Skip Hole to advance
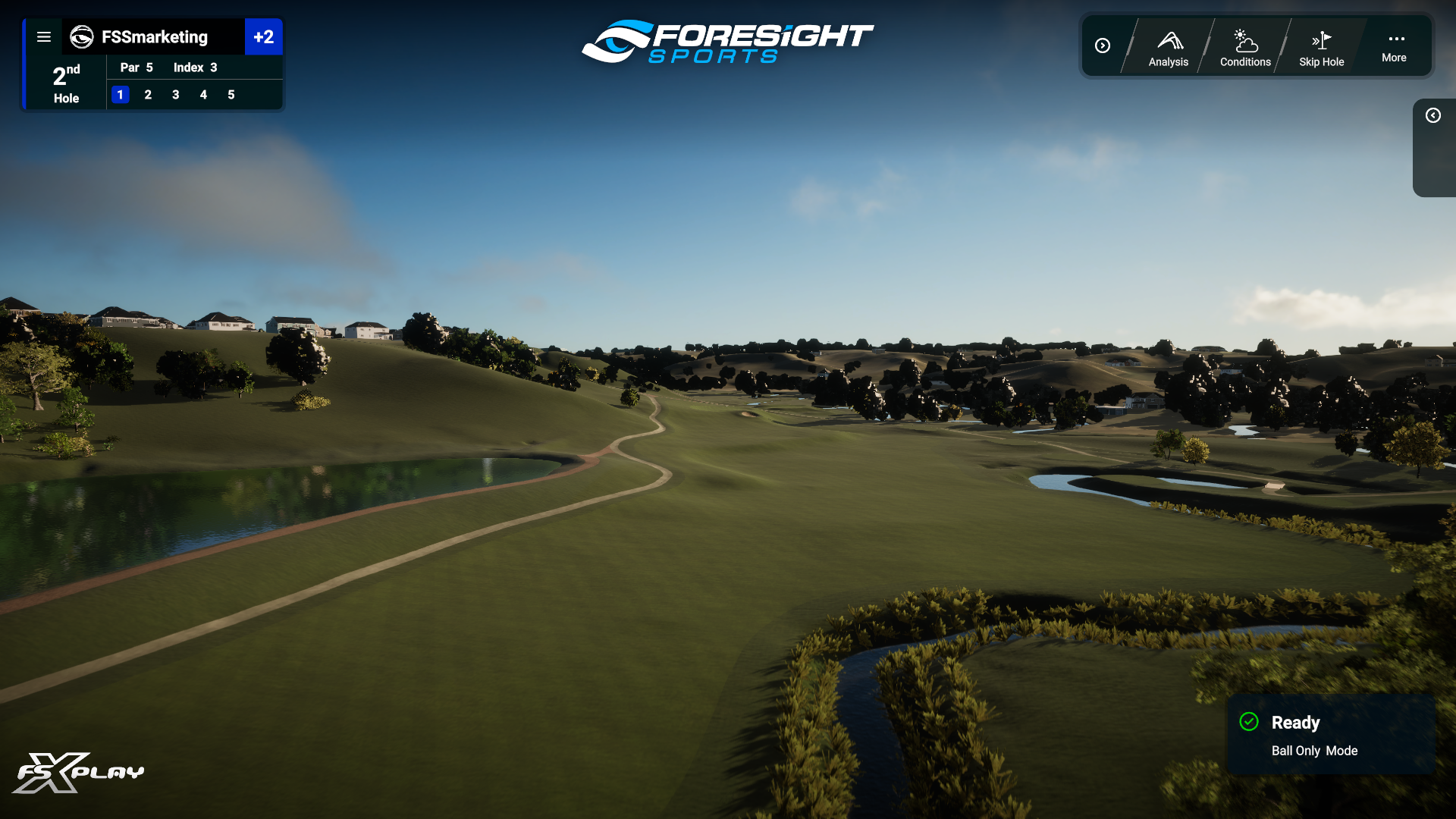 coord(1321,49)
